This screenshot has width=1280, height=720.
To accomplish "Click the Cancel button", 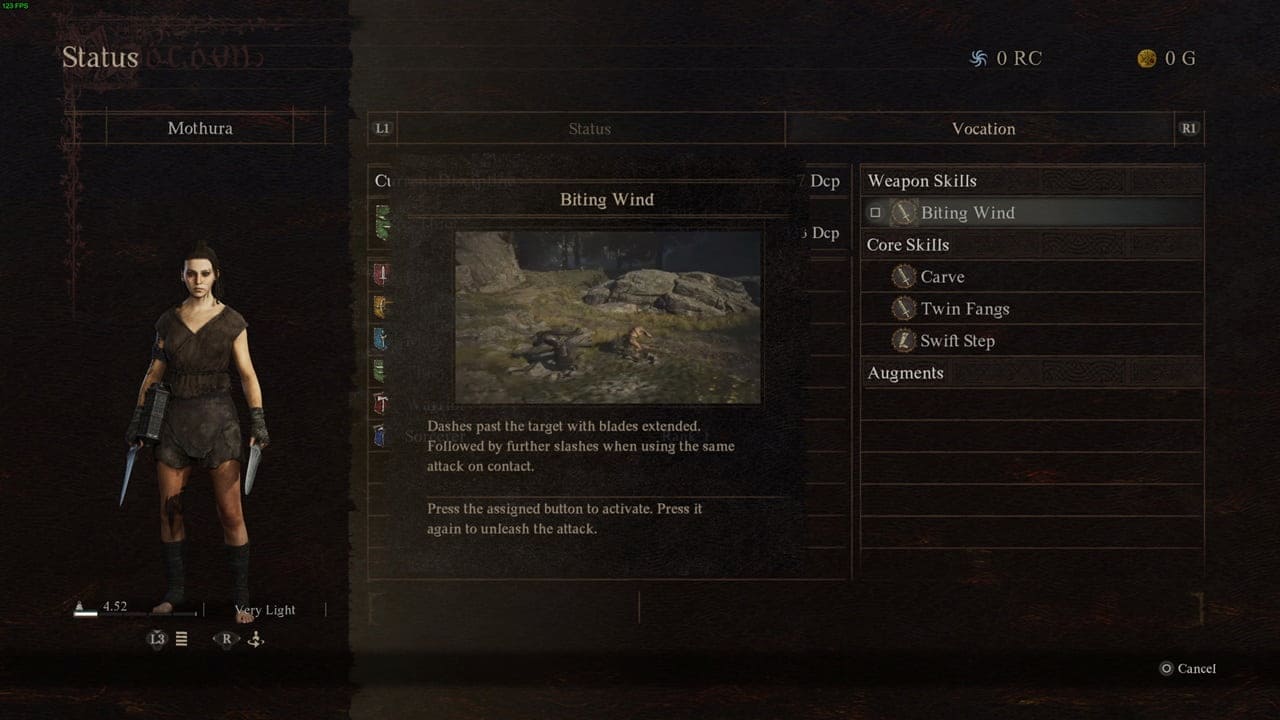I will (x=1188, y=669).
